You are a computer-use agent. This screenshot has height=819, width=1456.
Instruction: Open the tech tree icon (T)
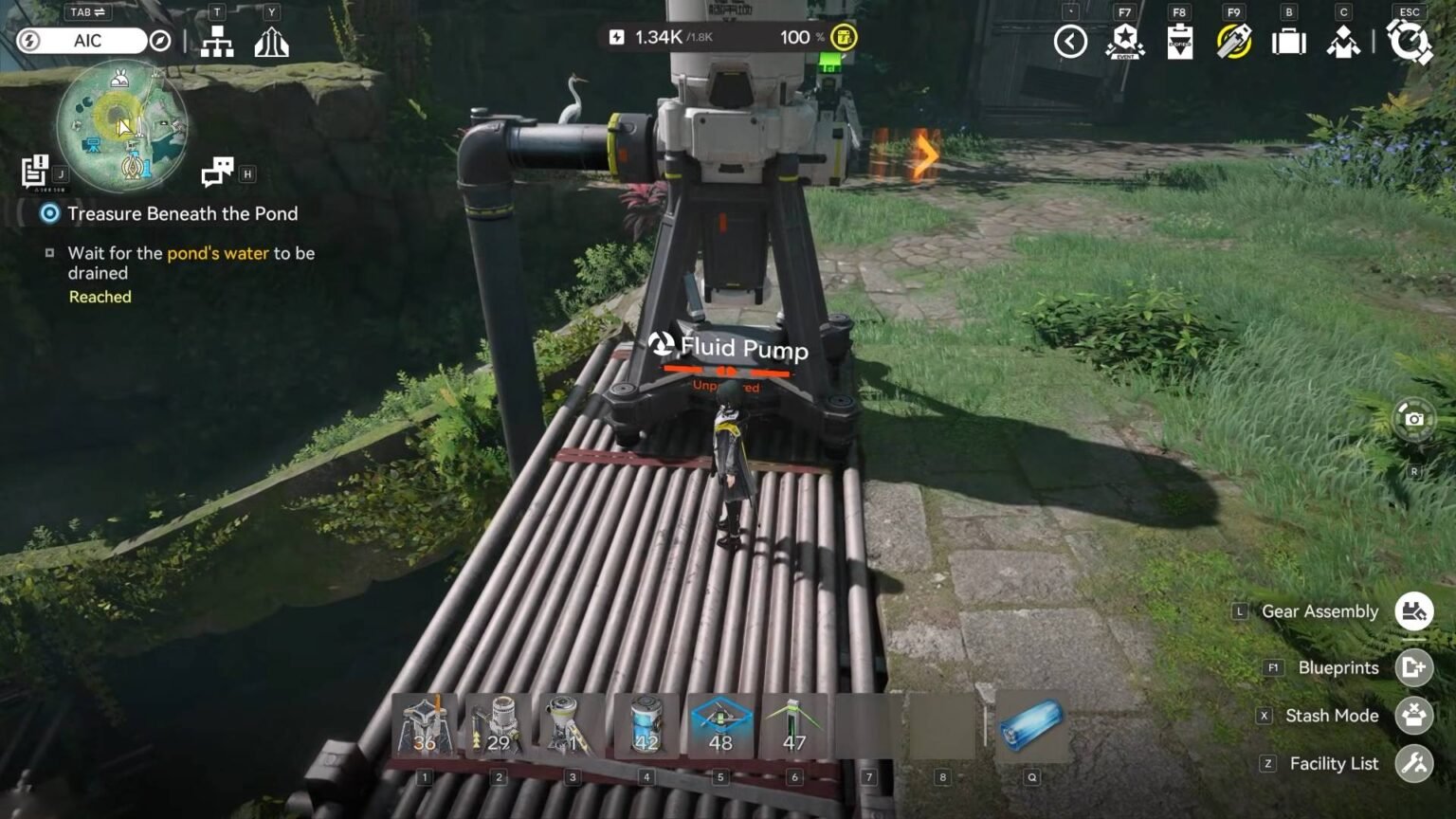pos(217,42)
